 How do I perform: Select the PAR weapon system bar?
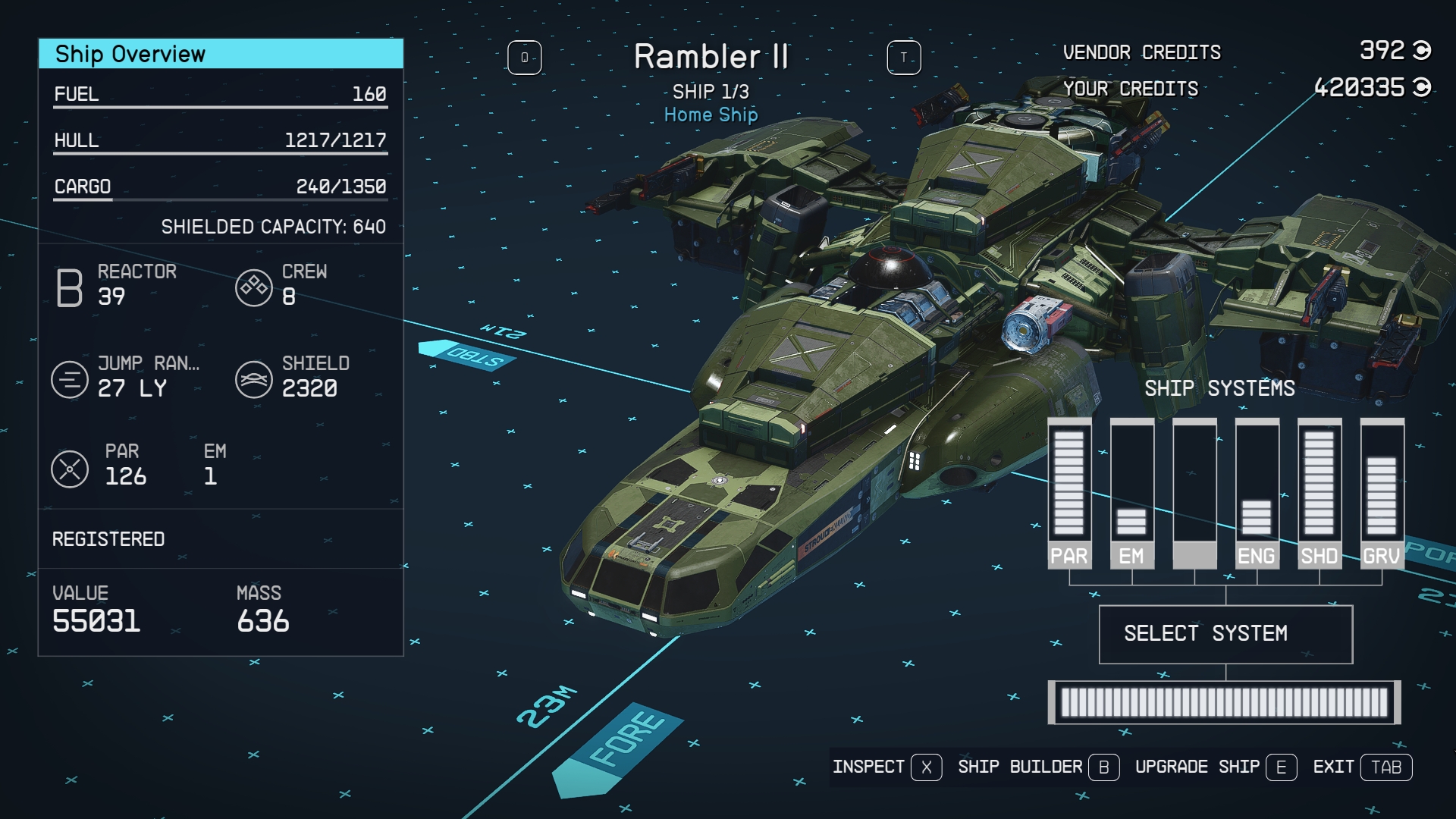click(x=1069, y=493)
